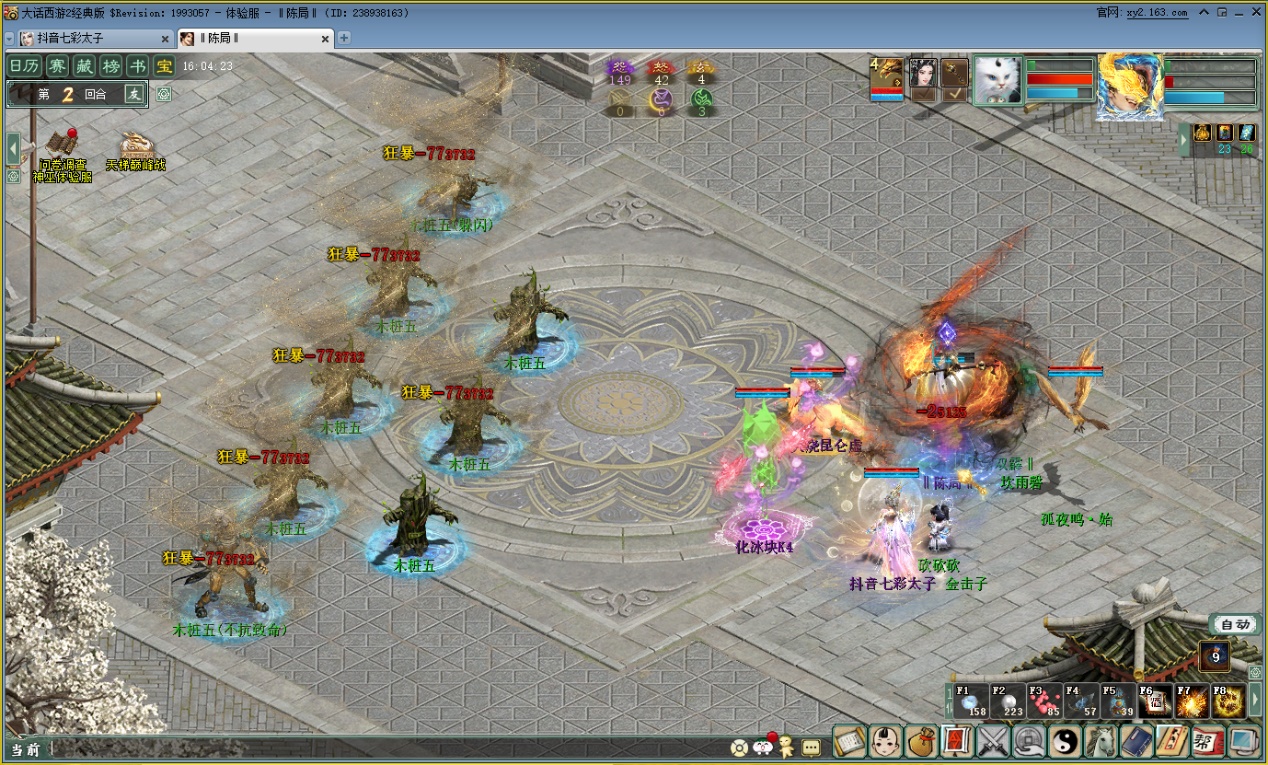This screenshot has height=765, width=1268.
Task: Toggle the 自动 auto-battle button
Action: 1235,624
